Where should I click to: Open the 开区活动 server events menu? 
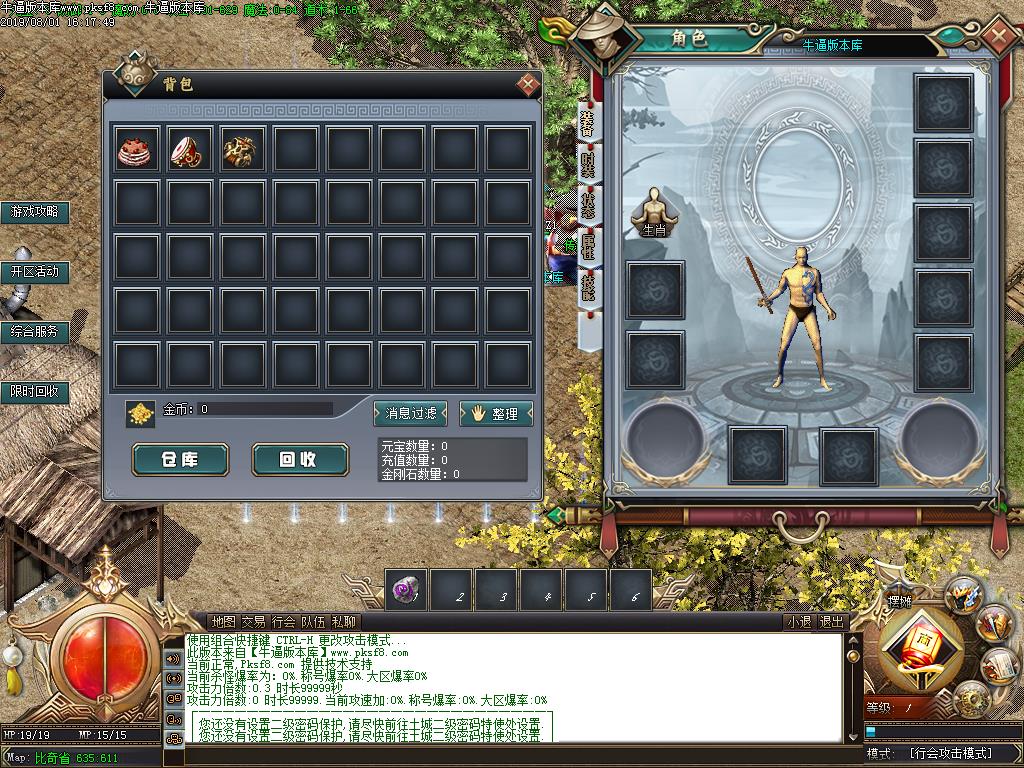tap(35, 271)
